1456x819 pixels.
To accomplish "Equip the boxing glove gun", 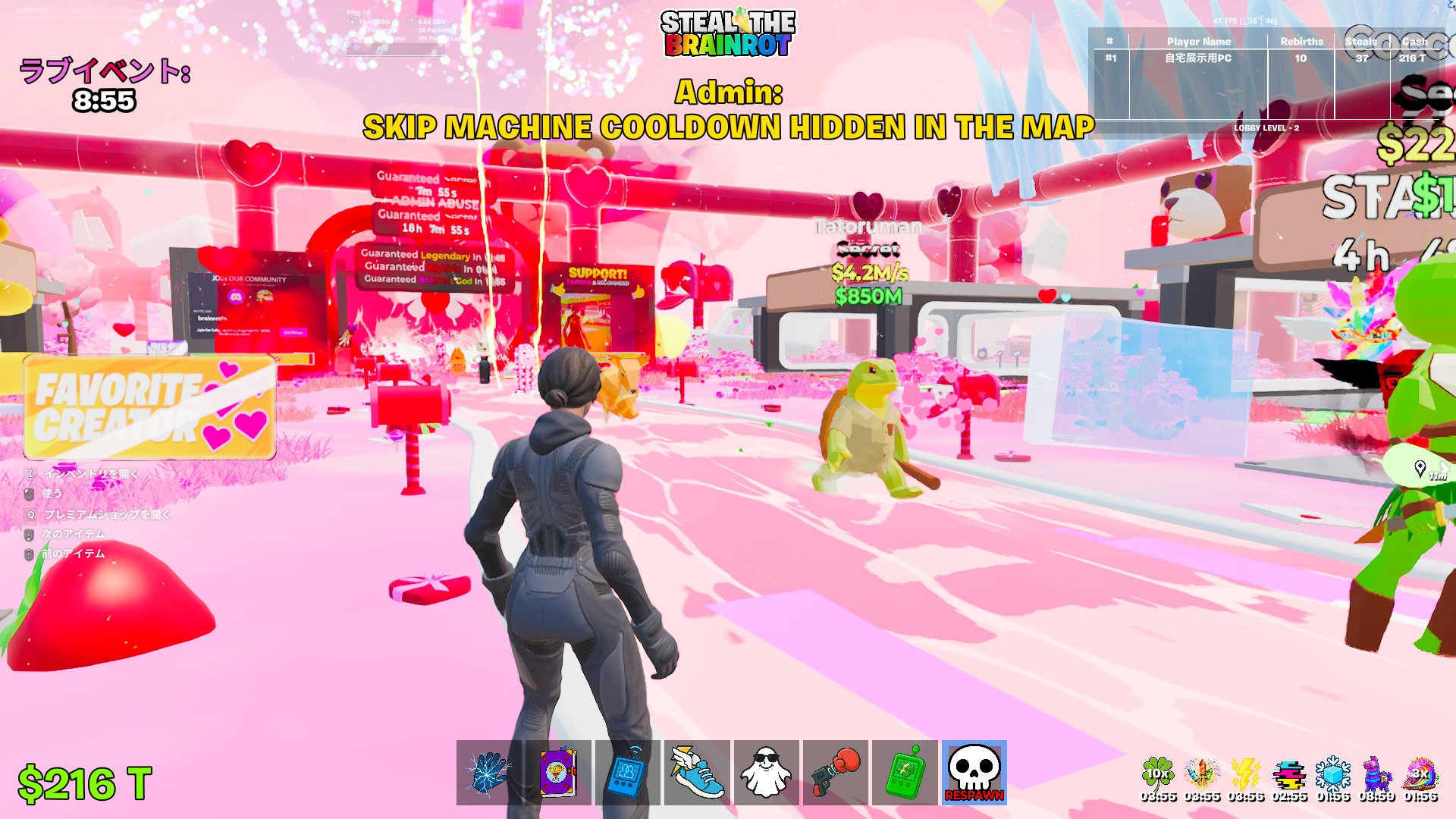I will pyautogui.click(x=835, y=773).
